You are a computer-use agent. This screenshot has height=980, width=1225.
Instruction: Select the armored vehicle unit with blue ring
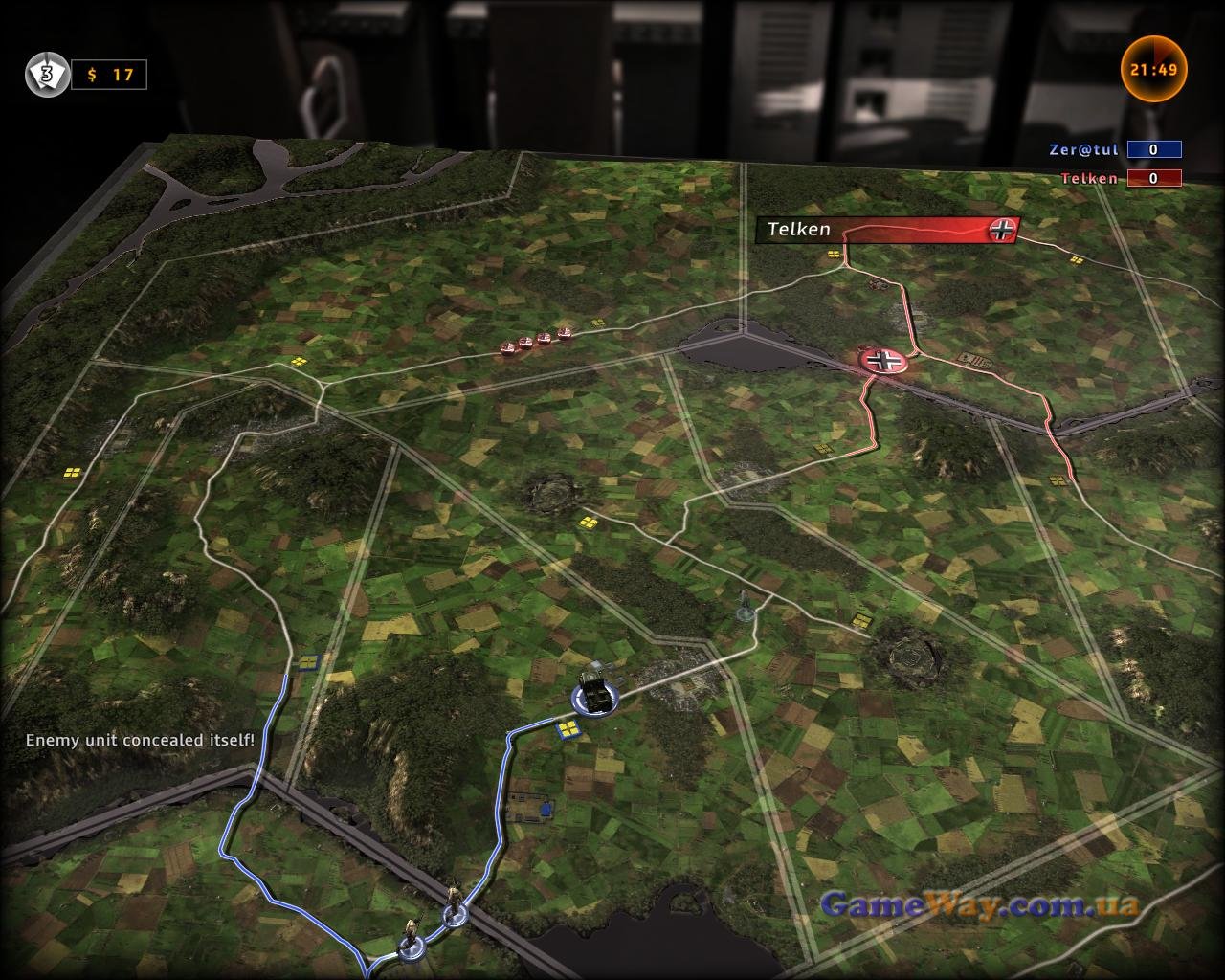click(x=596, y=695)
